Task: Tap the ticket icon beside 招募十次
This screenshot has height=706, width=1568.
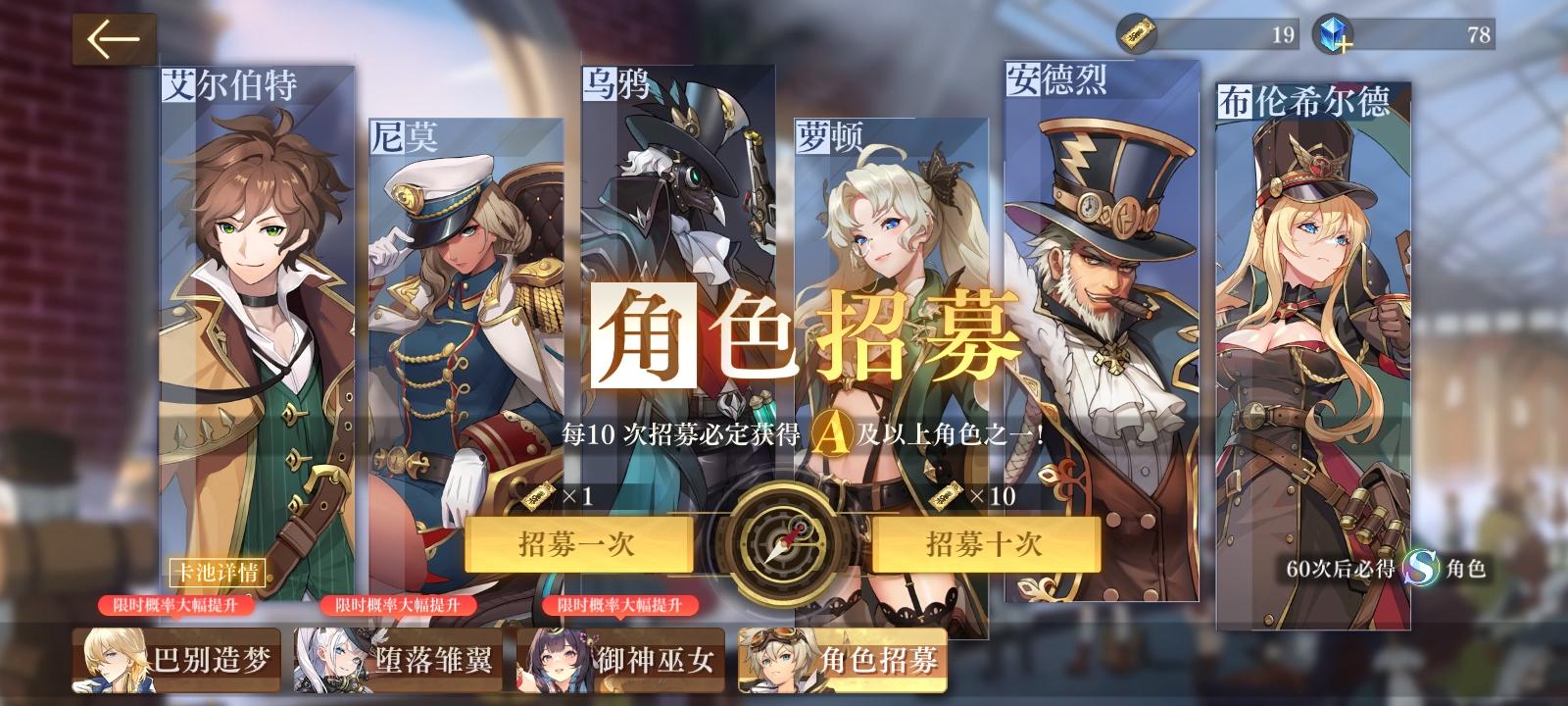Action: [x=944, y=495]
